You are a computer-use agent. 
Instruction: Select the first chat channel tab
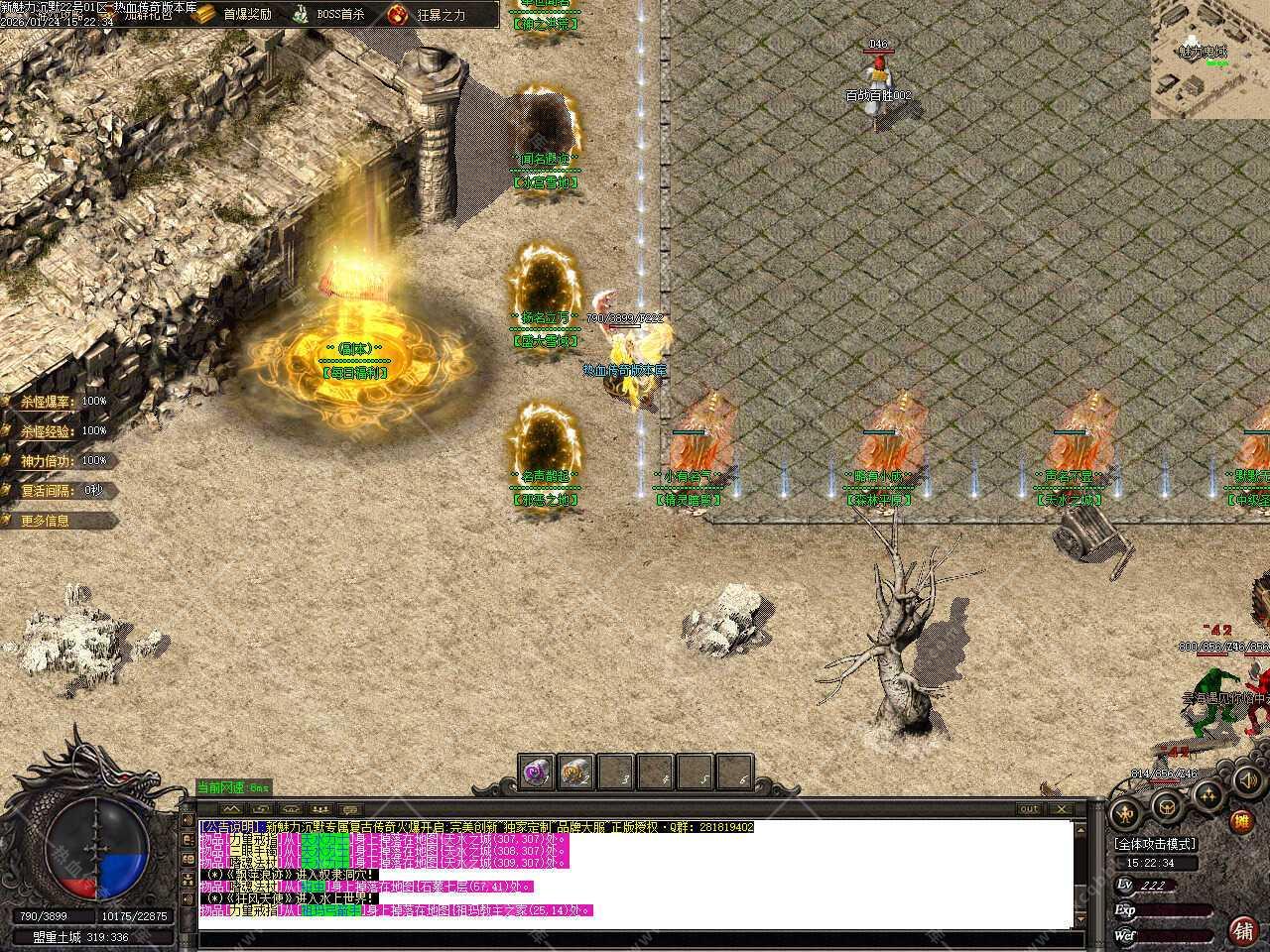pos(230,809)
